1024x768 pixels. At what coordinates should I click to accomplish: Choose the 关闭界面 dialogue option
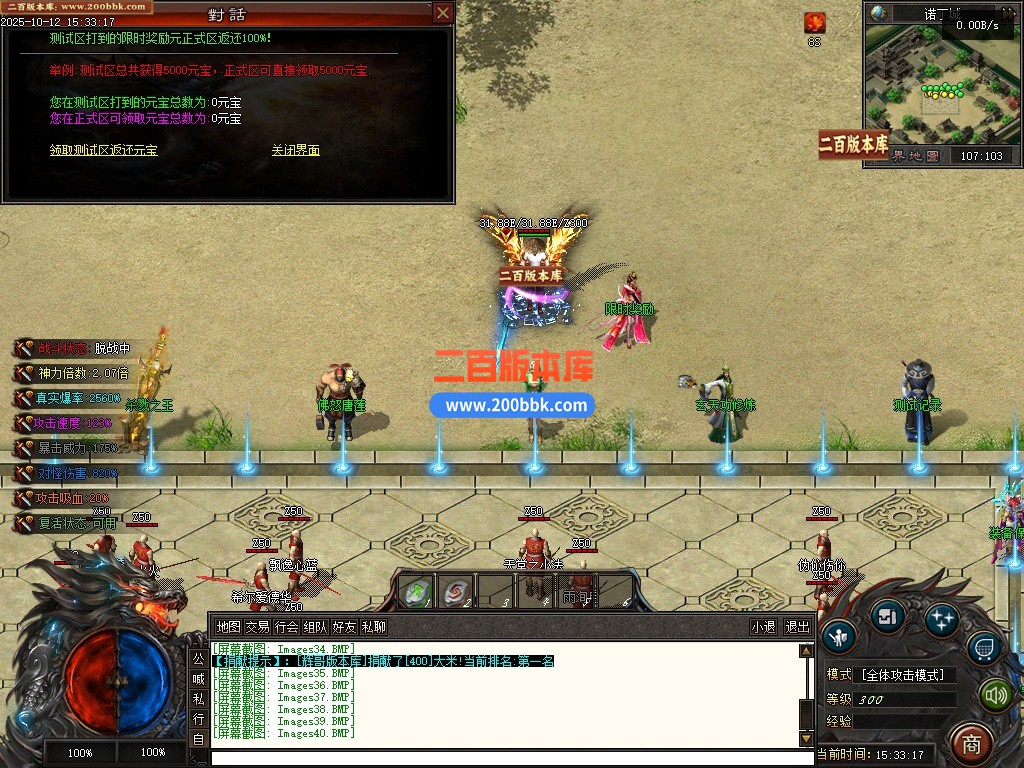click(x=296, y=151)
